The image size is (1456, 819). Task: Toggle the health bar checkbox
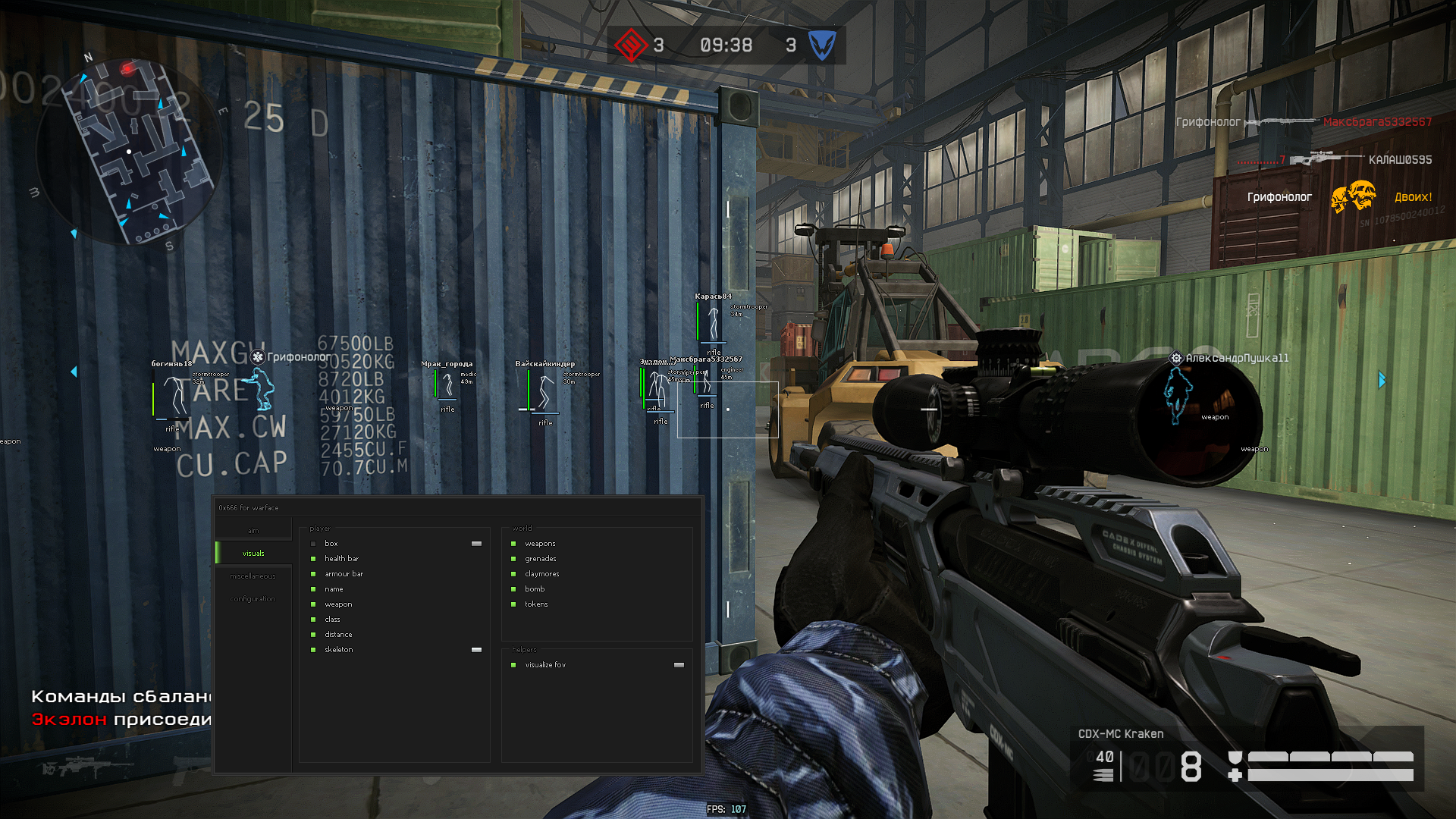coord(313,559)
